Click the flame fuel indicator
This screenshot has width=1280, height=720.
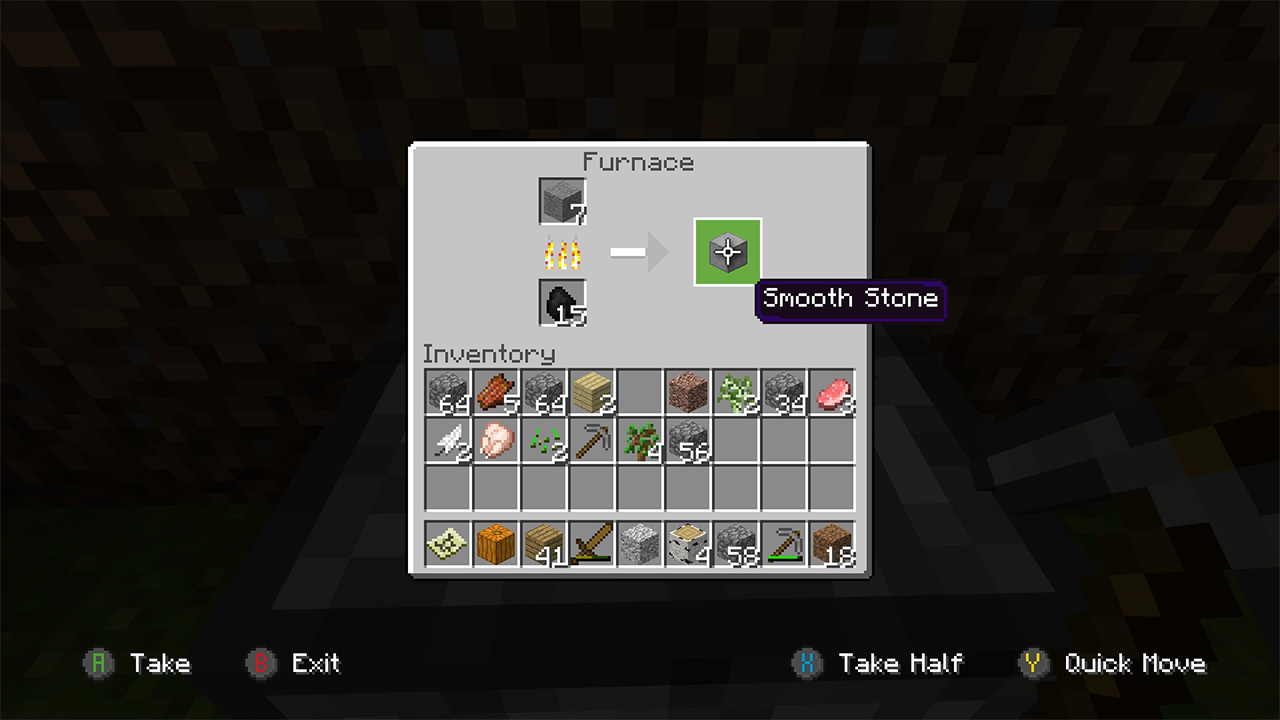point(561,251)
